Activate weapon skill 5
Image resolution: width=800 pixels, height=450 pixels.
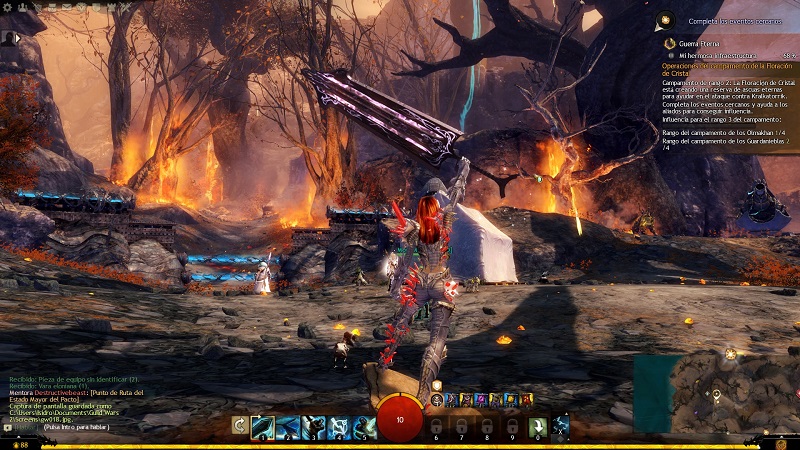[363, 427]
